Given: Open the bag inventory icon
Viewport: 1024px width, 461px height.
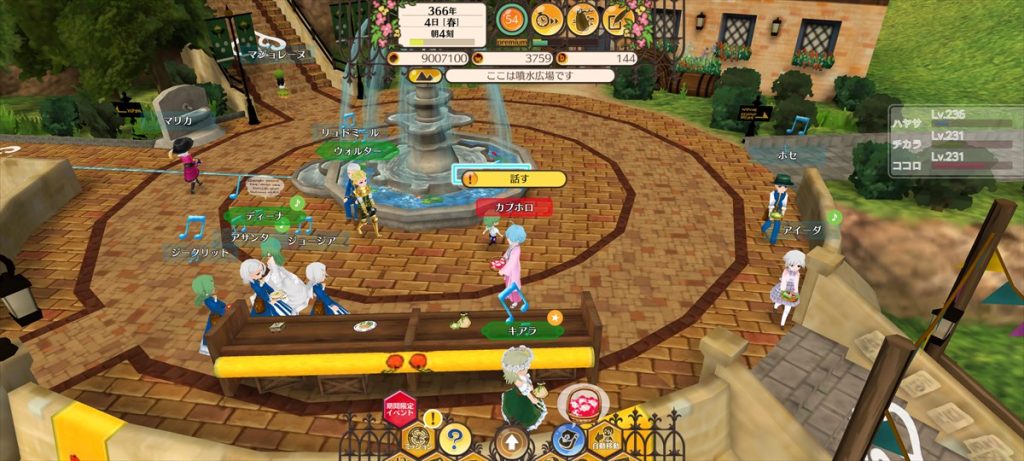Looking at the screenshot, I should click(x=582, y=17).
